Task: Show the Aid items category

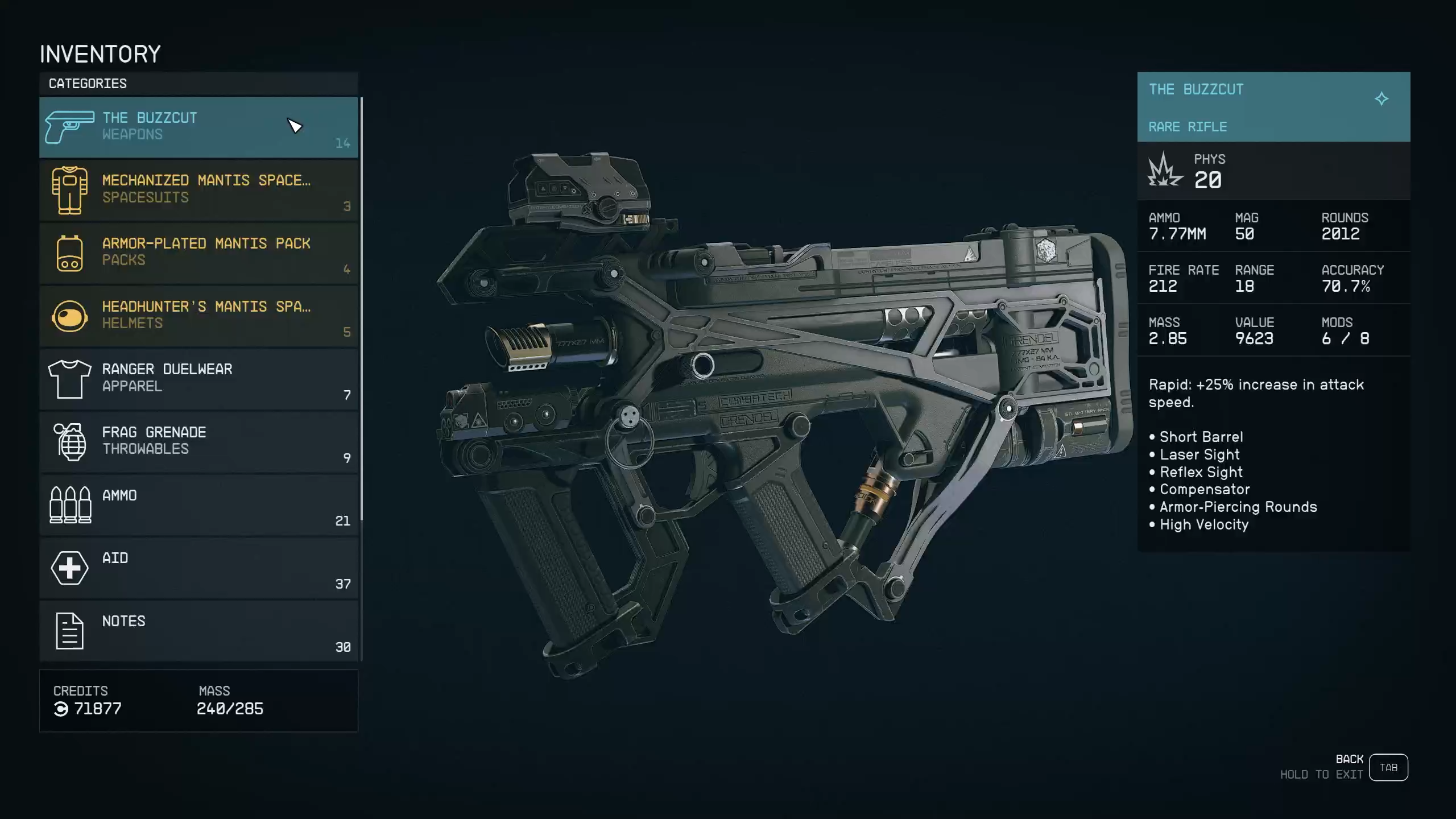Action: (x=198, y=568)
